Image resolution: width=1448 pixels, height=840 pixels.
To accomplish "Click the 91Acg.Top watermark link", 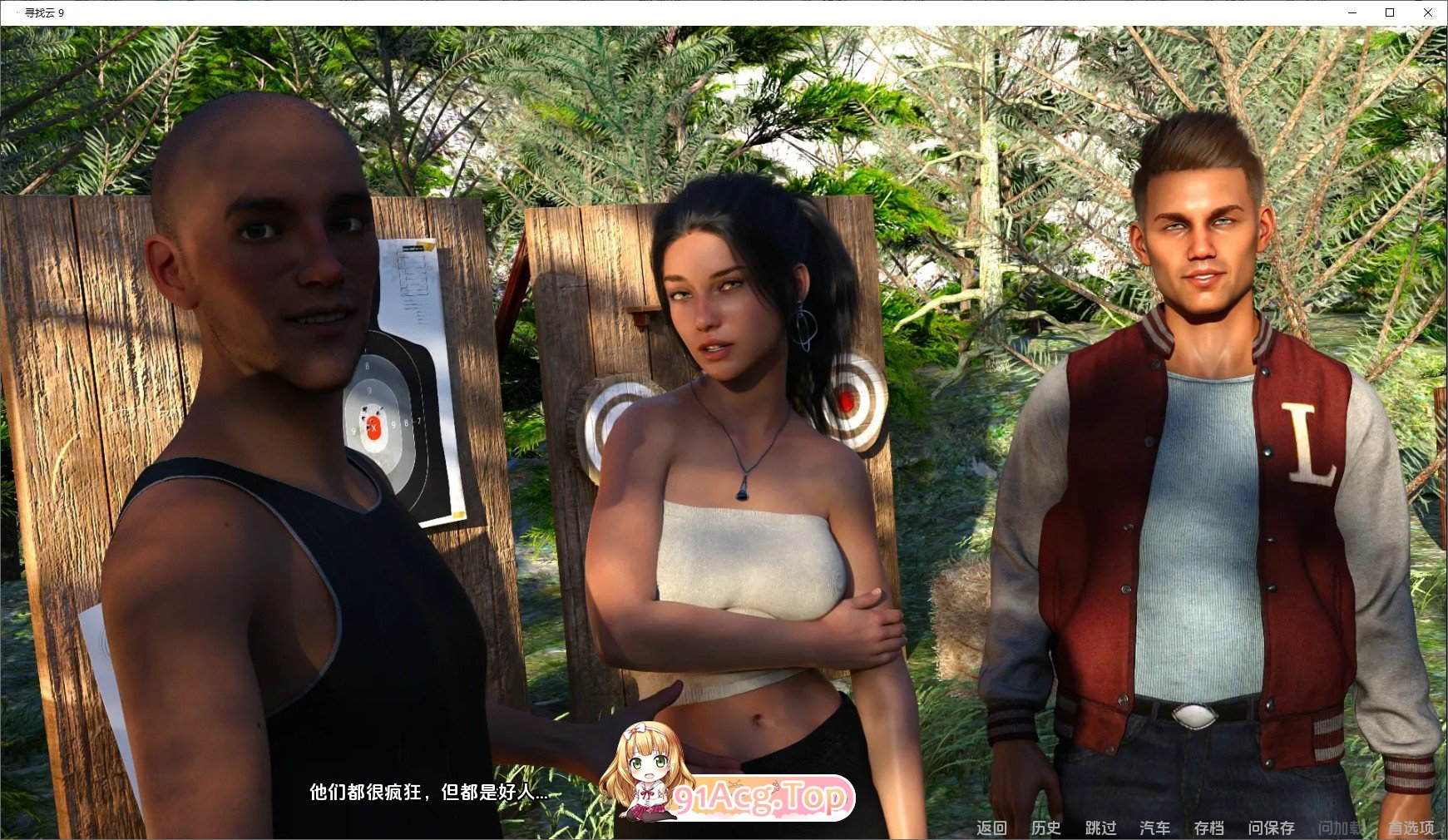I will click(x=759, y=796).
